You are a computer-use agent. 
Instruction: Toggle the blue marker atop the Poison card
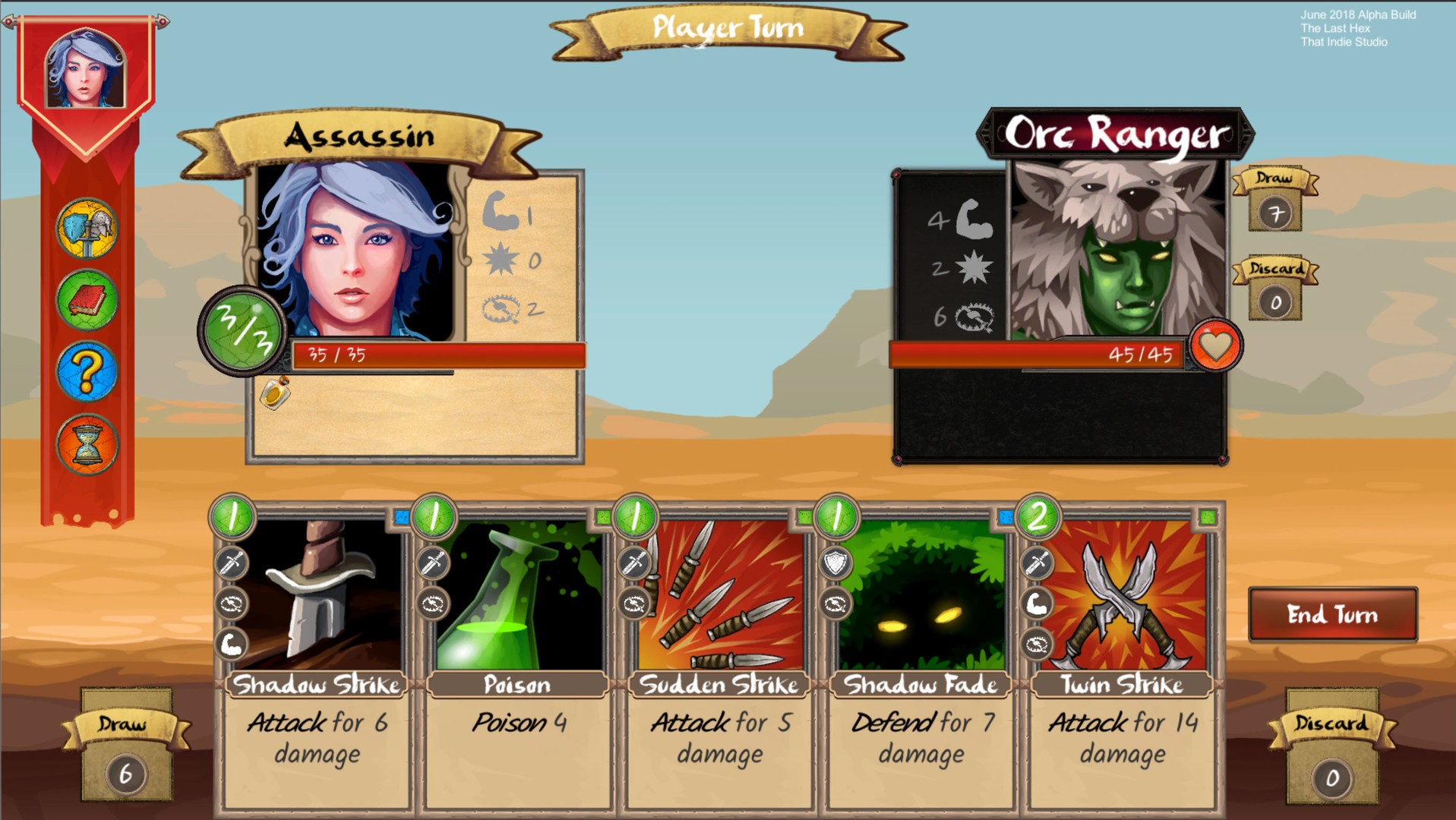tap(400, 516)
